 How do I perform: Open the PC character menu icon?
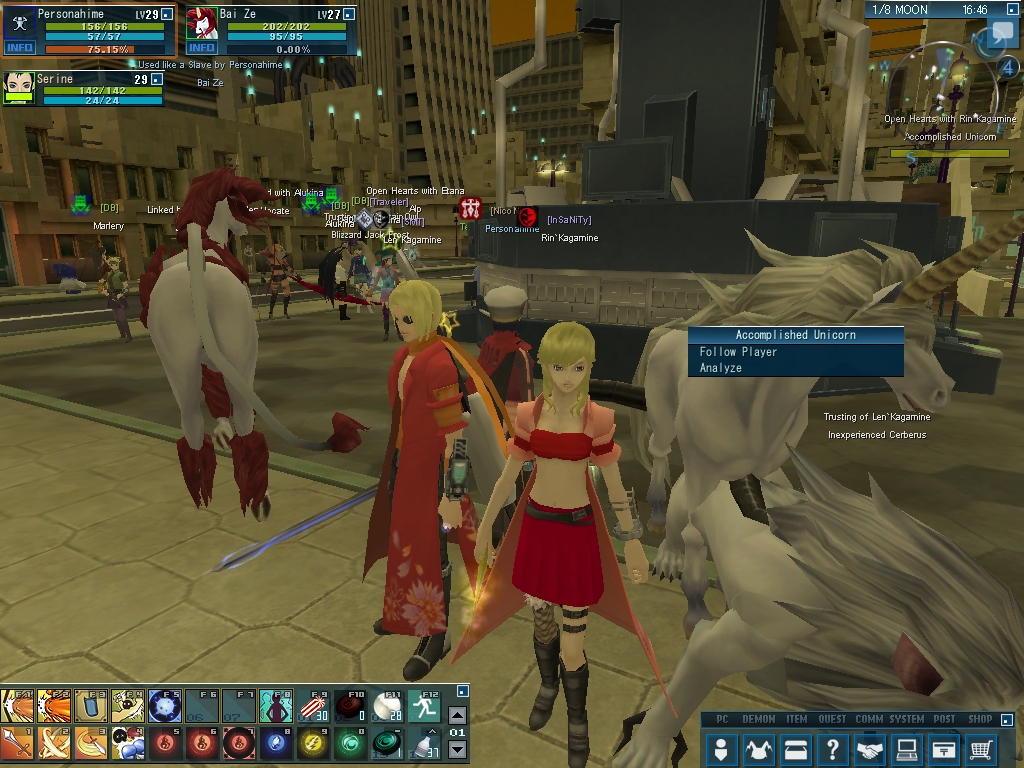click(x=722, y=748)
